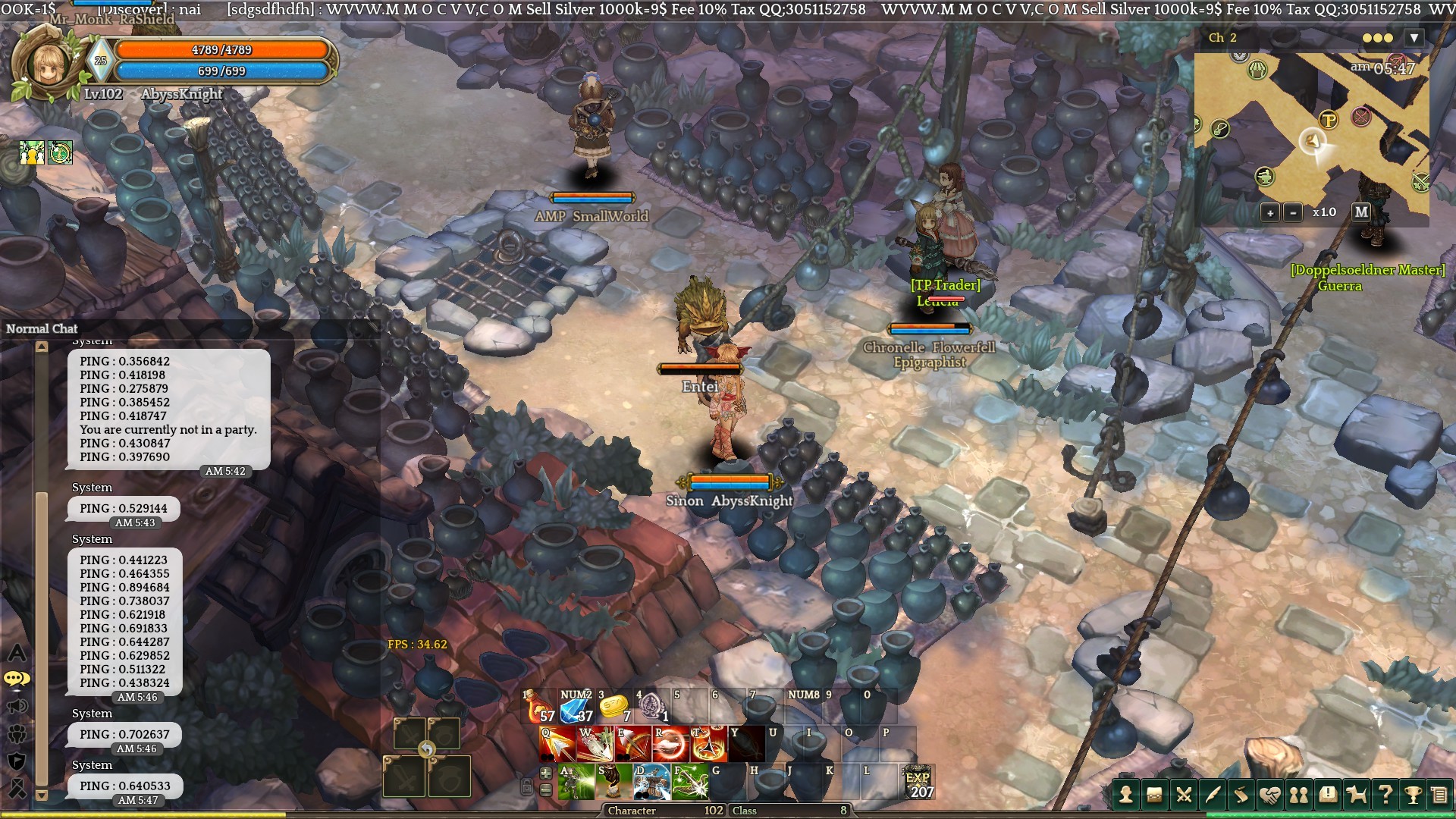Activate the A green archer skill
This screenshot has width=1456, height=819.
point(576,782)
